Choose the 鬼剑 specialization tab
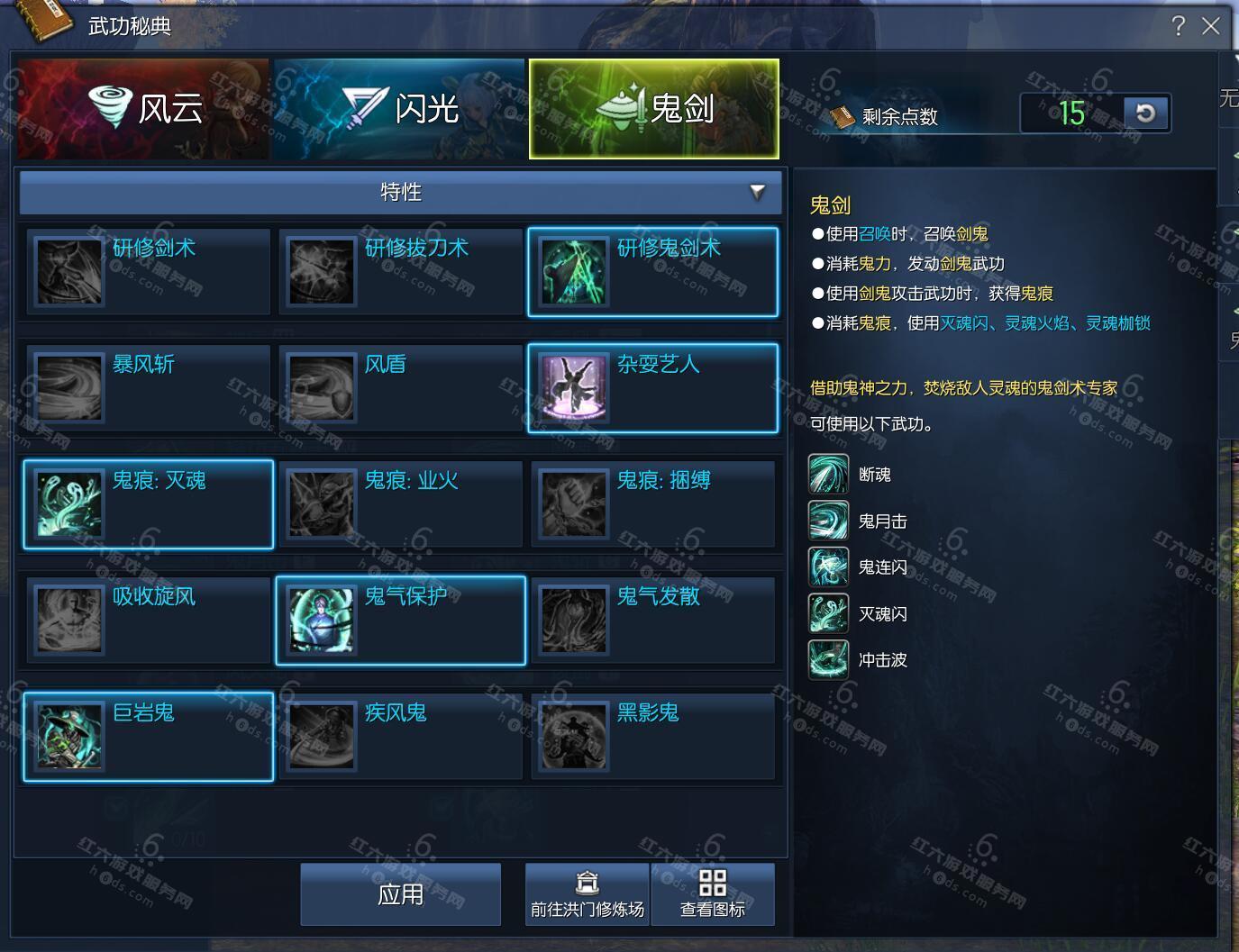 (x=654, y=109)
